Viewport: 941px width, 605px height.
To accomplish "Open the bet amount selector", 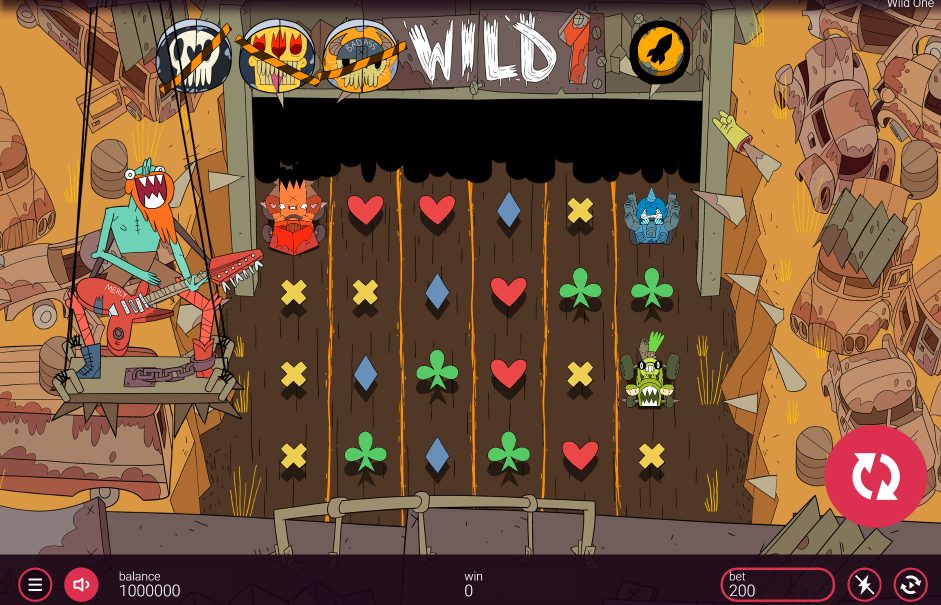I will click(777, 585).
